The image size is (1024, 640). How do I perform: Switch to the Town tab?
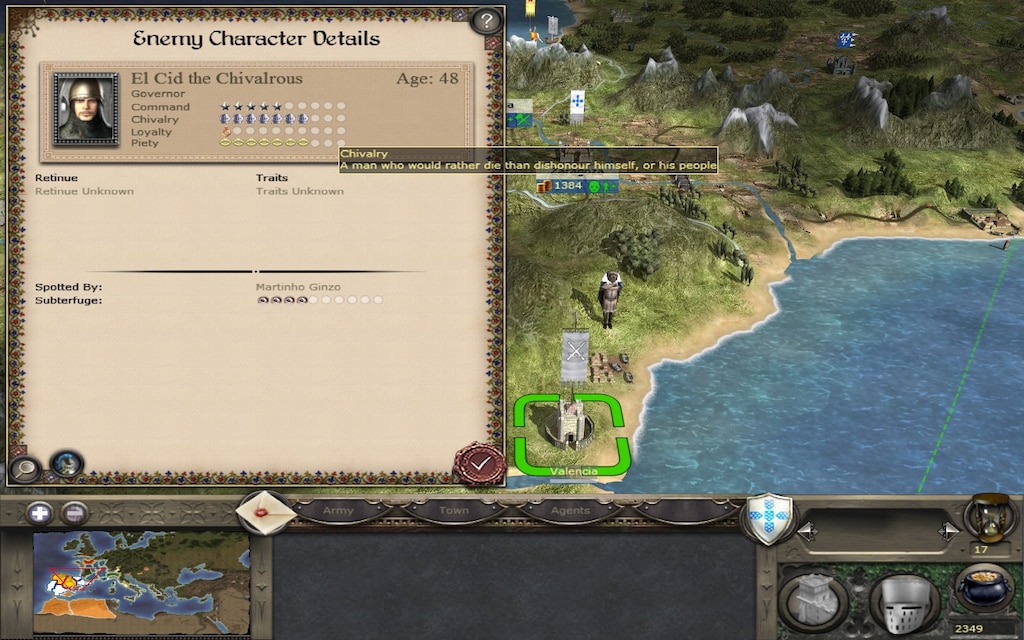(454, 511)
